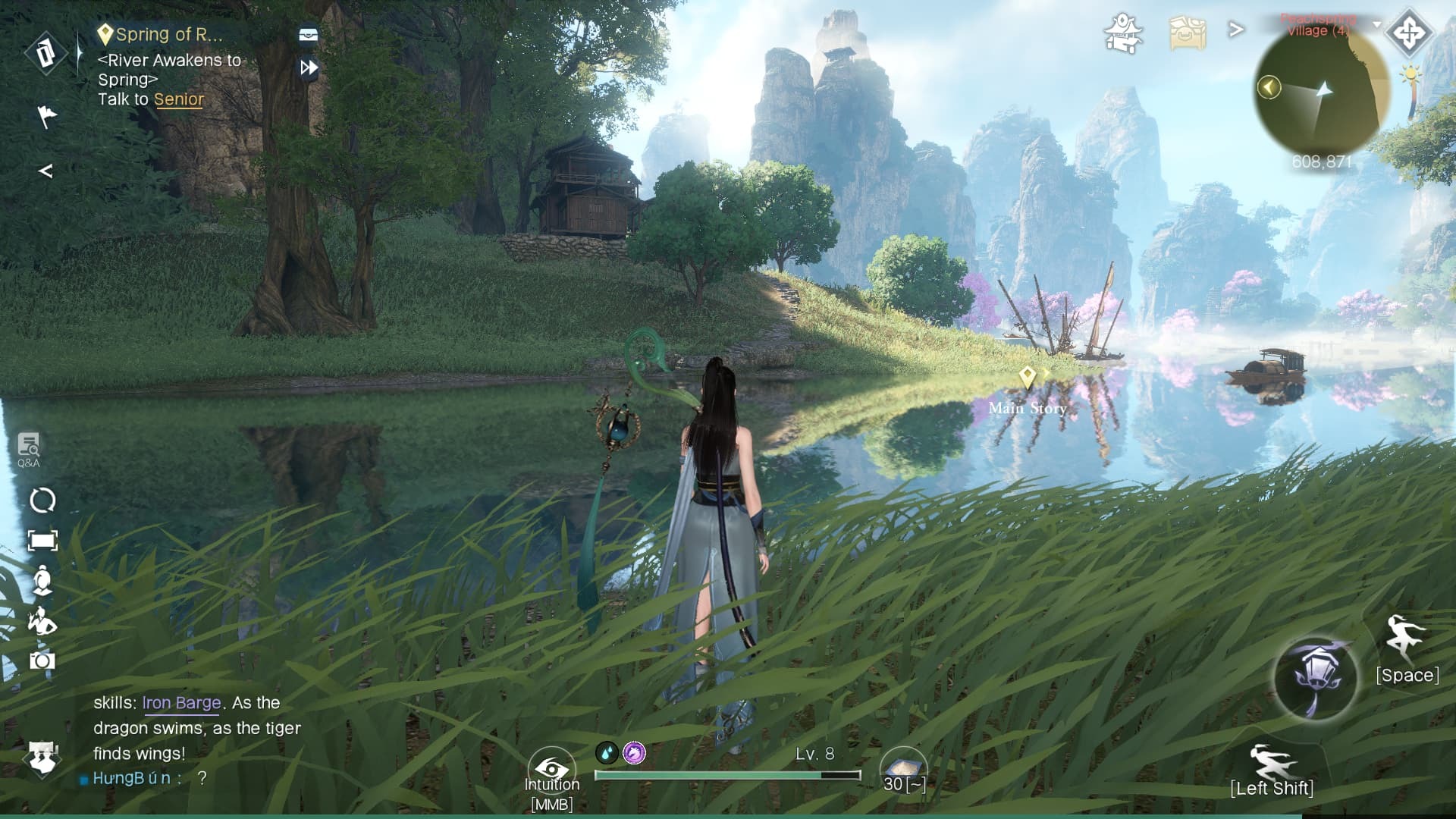Open the chest icon beside quest tracker
The width and height of the screenshot is (1456, 819).
[308, 35]
